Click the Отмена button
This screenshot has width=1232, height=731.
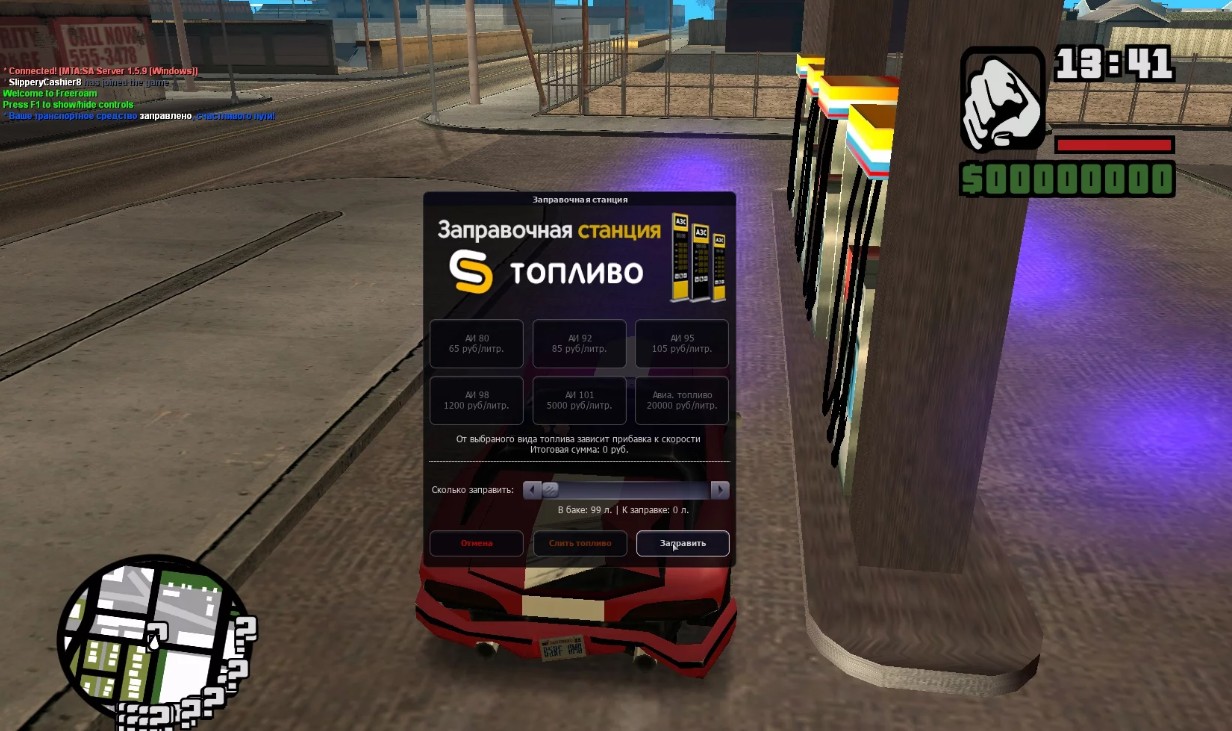(x=476, y=543)
